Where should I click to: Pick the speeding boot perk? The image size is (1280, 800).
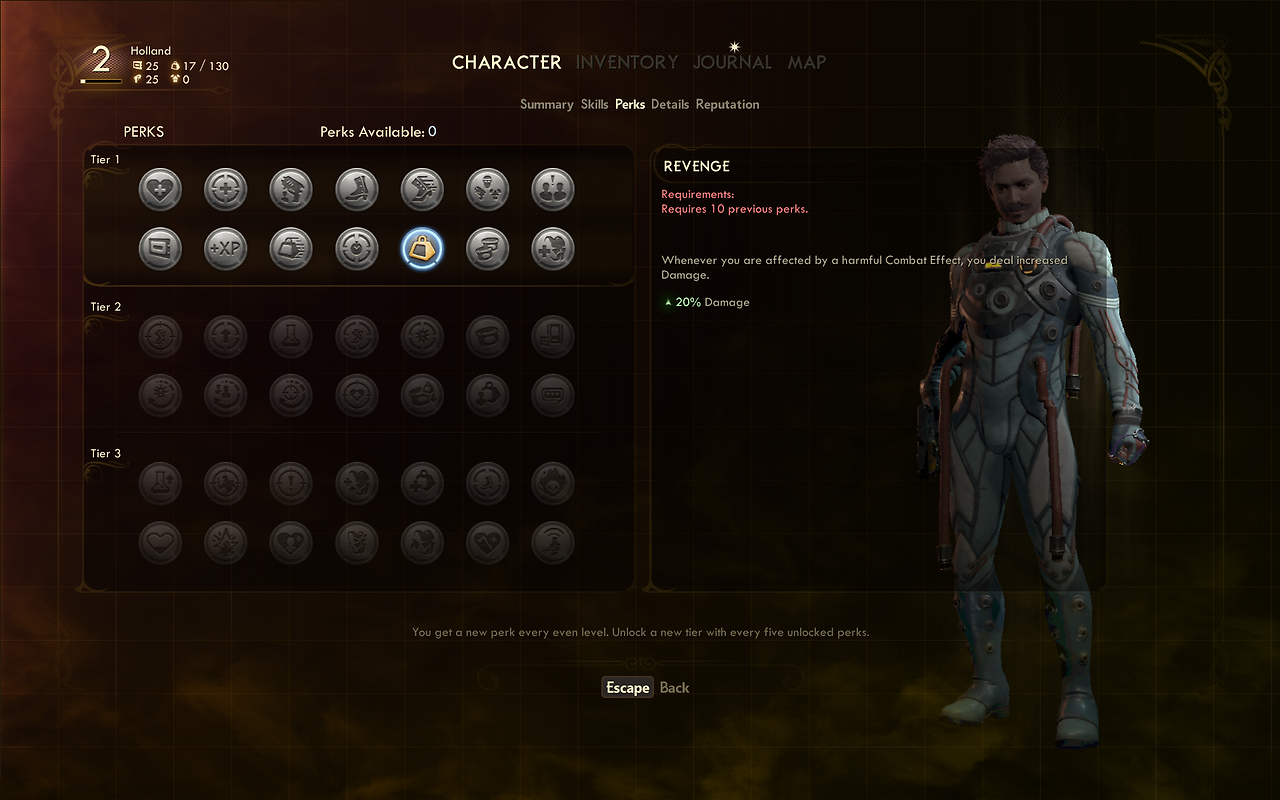421,189
